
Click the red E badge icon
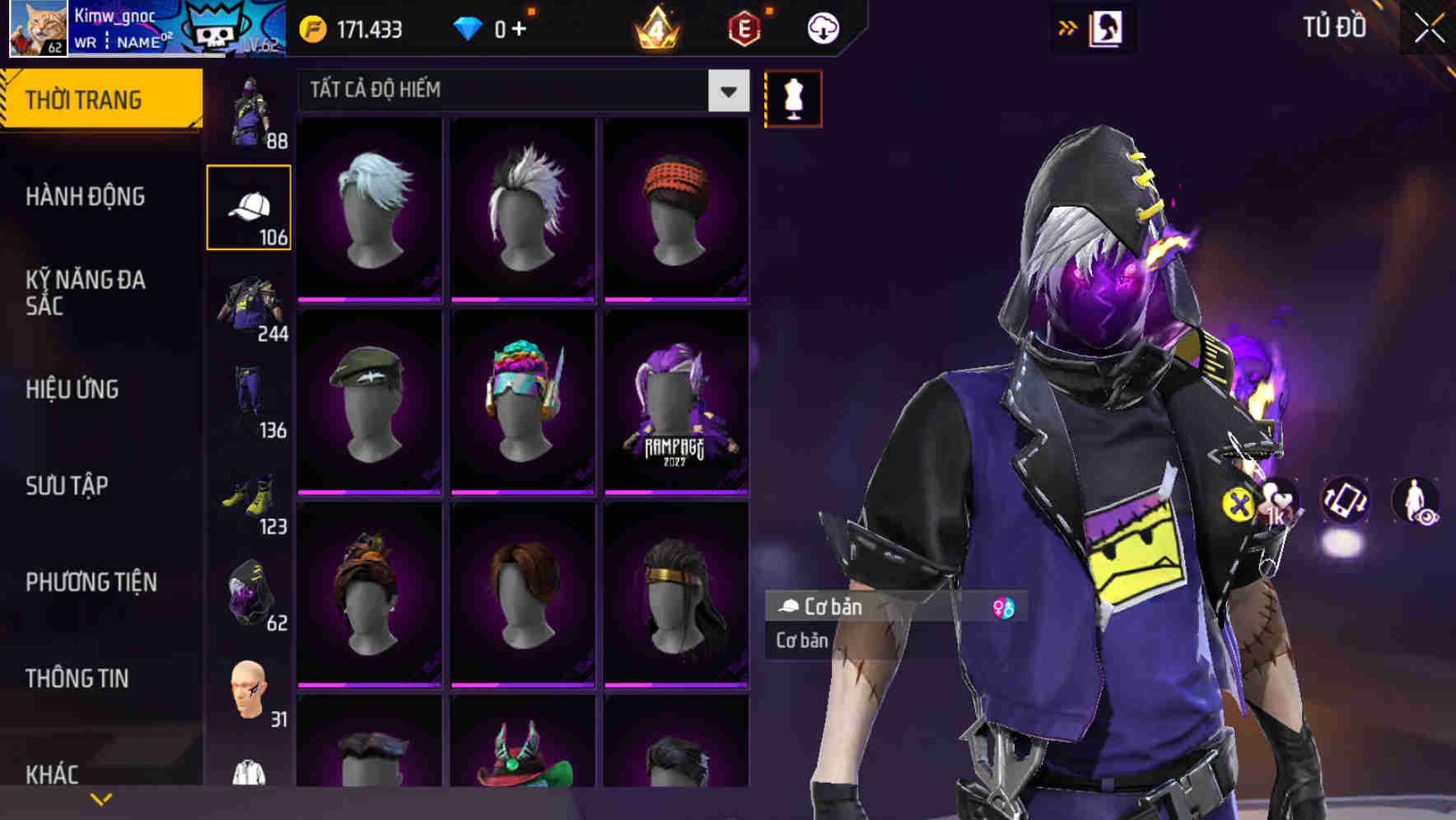742,27
